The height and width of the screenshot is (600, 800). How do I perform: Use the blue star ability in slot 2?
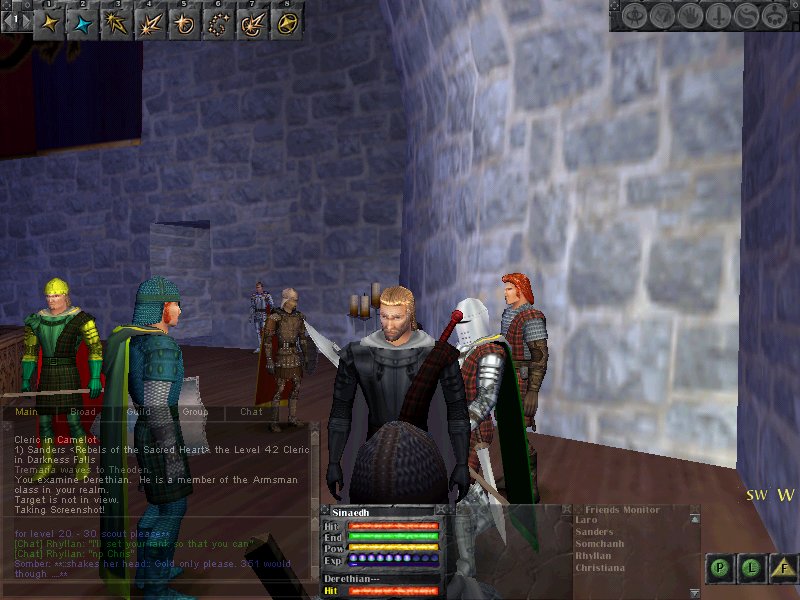[83, 23]
